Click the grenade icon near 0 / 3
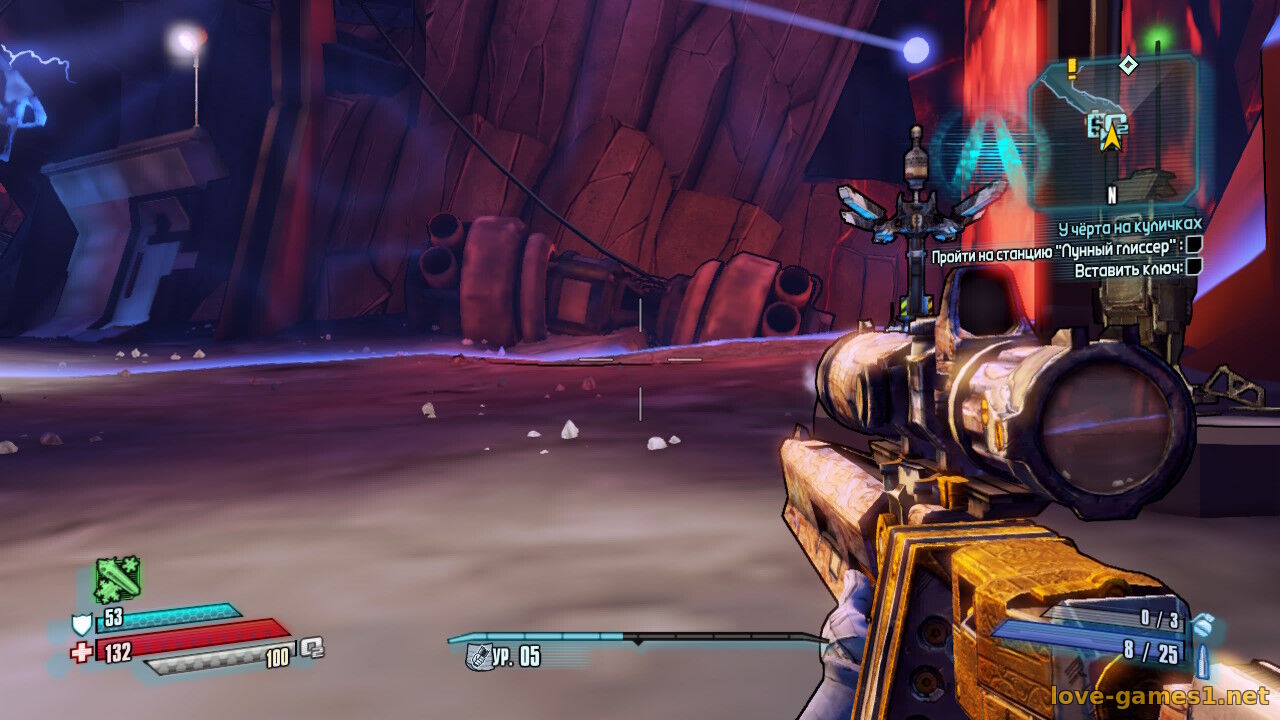Viewport: 1280px width, 720px height. (x=1204, y=624)
